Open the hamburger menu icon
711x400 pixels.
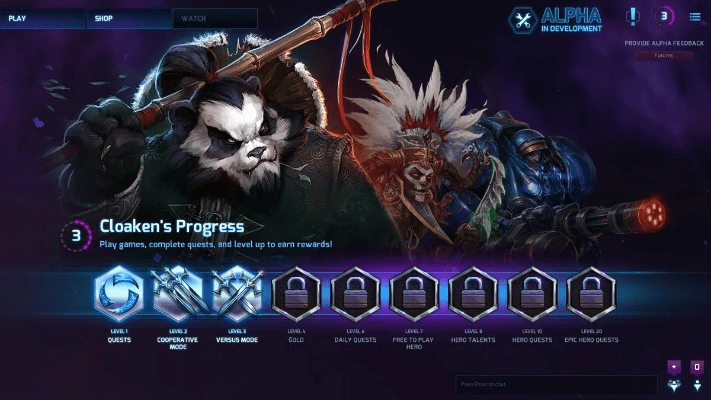695,16
